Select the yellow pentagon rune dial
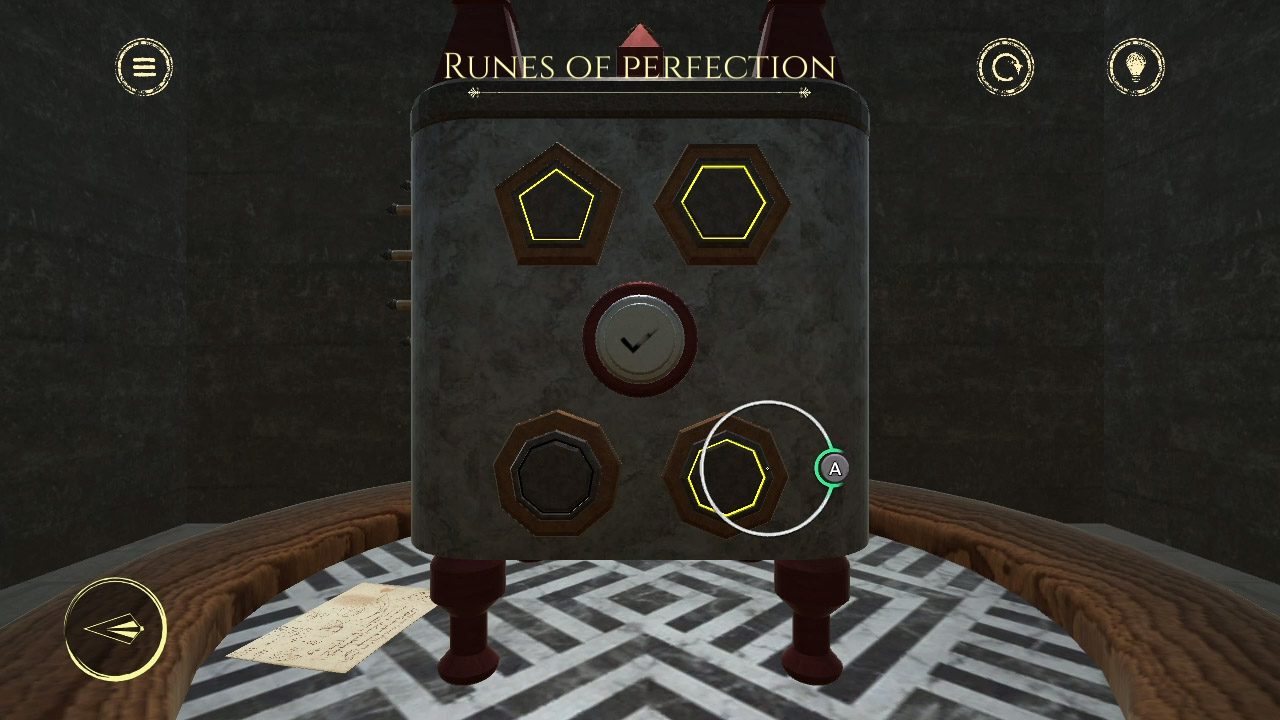 (x=557, y=206)
